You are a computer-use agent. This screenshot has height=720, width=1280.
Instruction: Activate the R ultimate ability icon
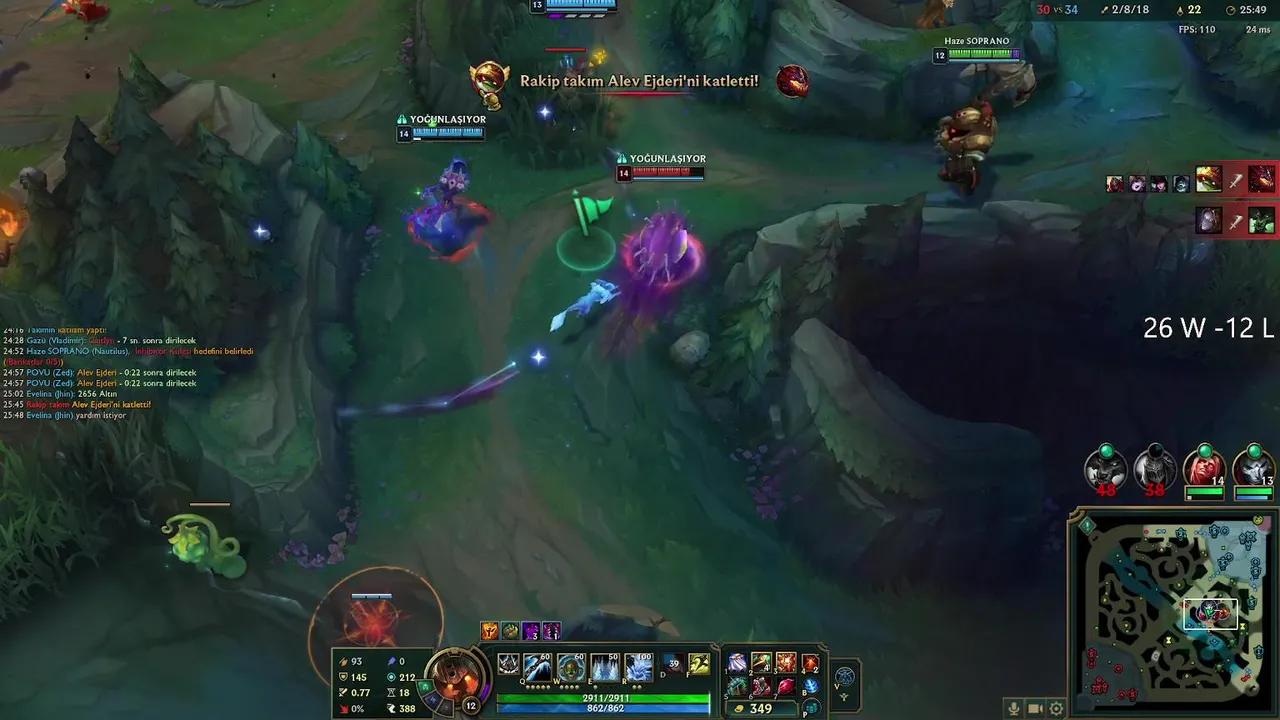(x=635, y=666)
